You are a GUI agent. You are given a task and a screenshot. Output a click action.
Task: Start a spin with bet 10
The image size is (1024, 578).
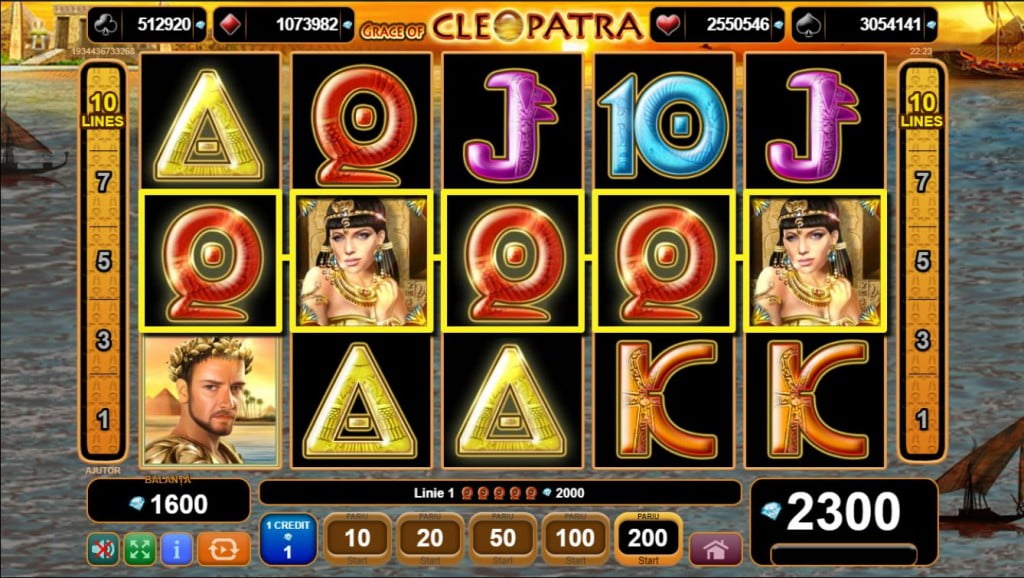(x=357, y=540)
